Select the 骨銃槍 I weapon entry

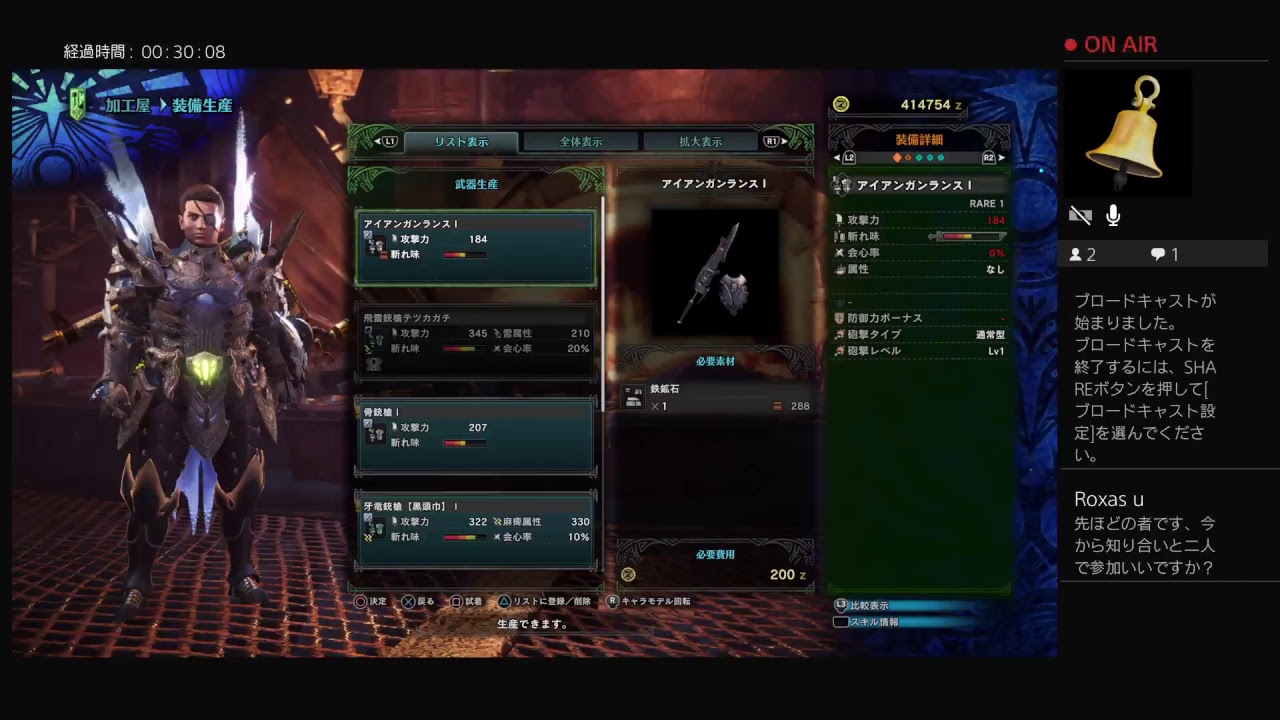(x=476, y=435)
